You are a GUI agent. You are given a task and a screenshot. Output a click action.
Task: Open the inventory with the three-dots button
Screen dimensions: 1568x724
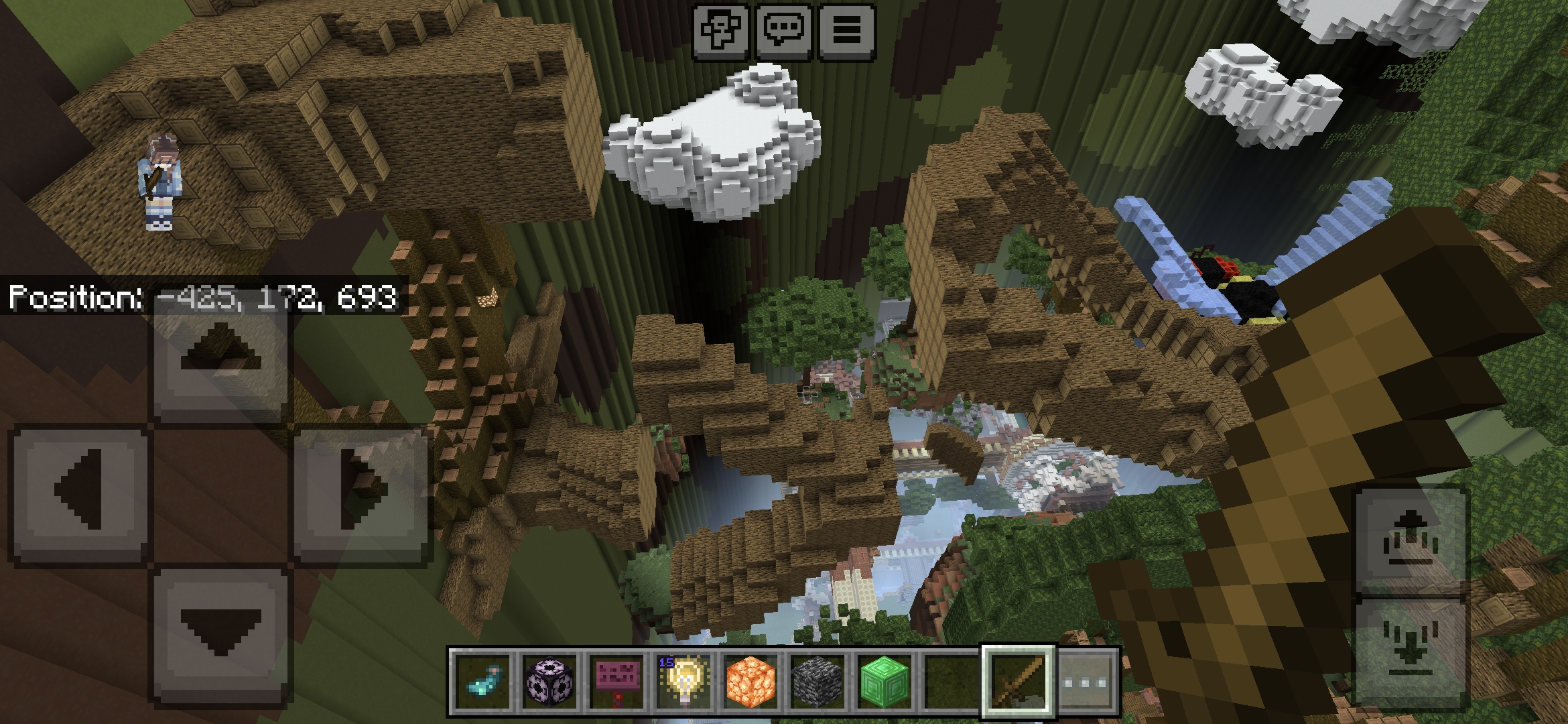pos(1086,682)
